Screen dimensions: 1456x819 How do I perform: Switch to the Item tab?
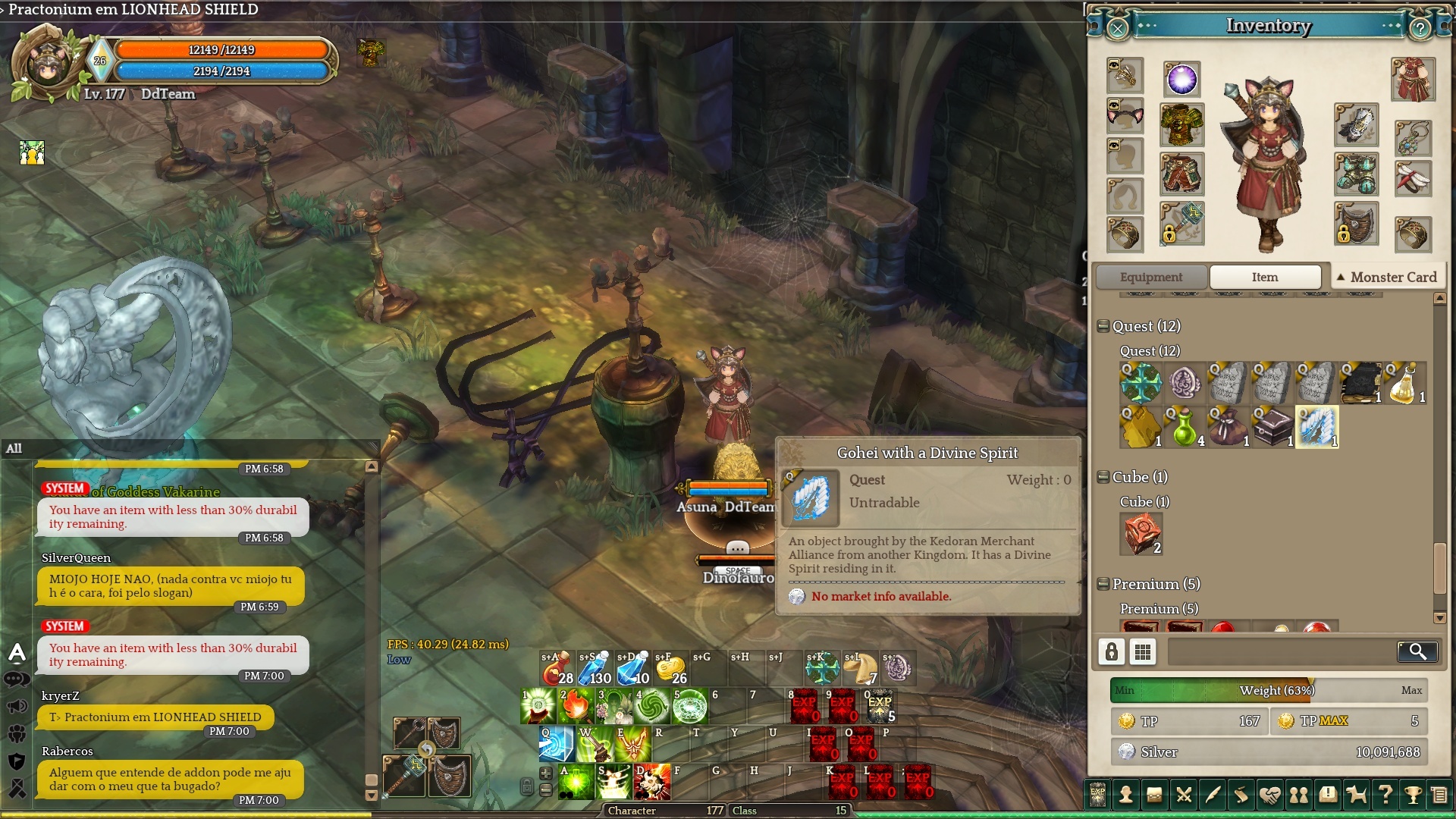[1264, 277]
